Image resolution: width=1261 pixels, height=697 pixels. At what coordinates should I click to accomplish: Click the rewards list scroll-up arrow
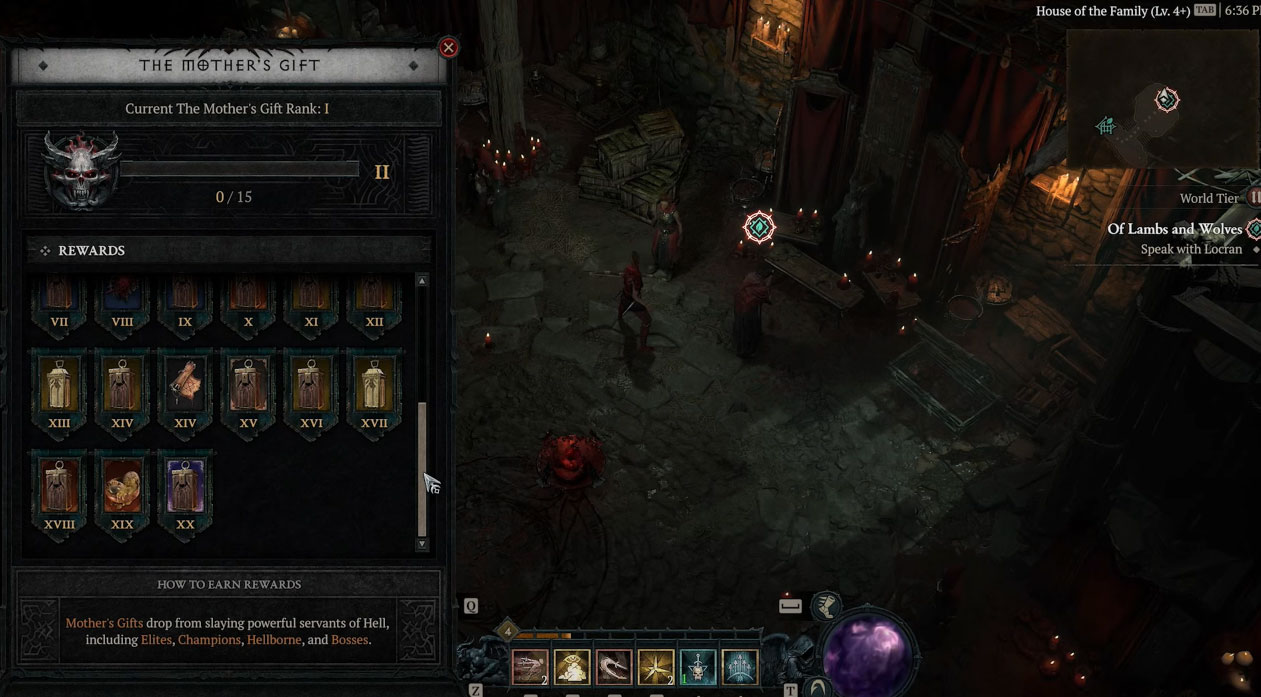click(x=422, y=282)
